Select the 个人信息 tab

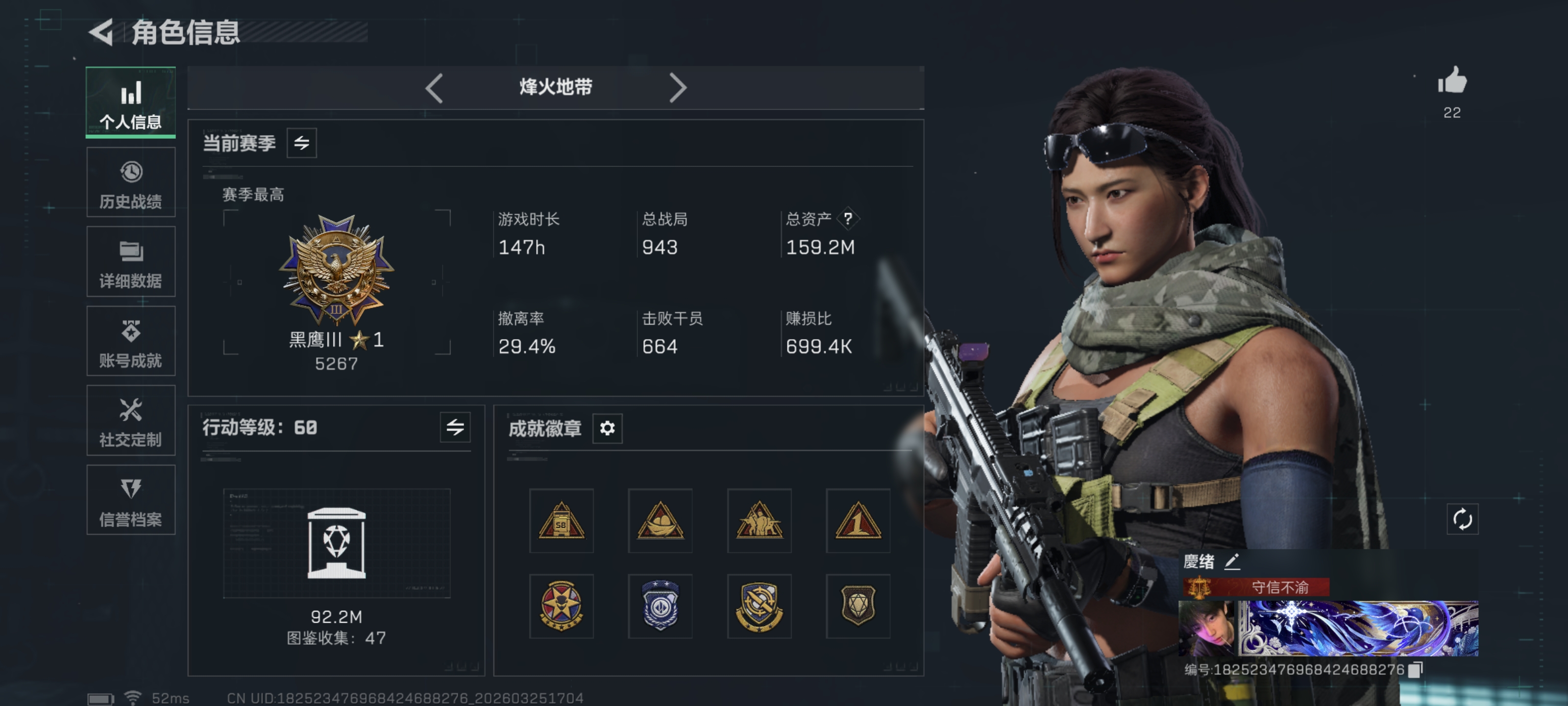(130, 102)
